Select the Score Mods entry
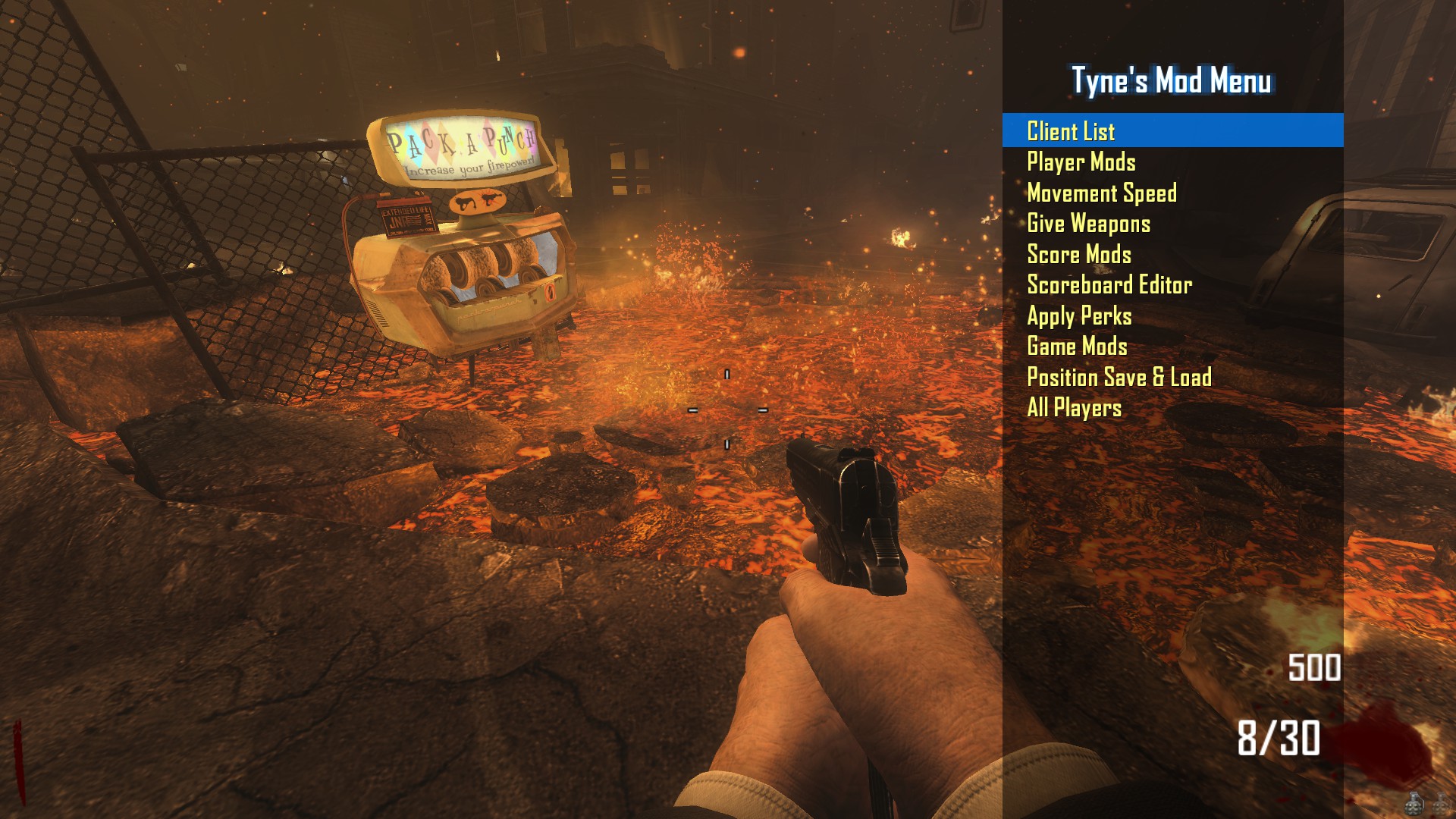 point(1078,255)
